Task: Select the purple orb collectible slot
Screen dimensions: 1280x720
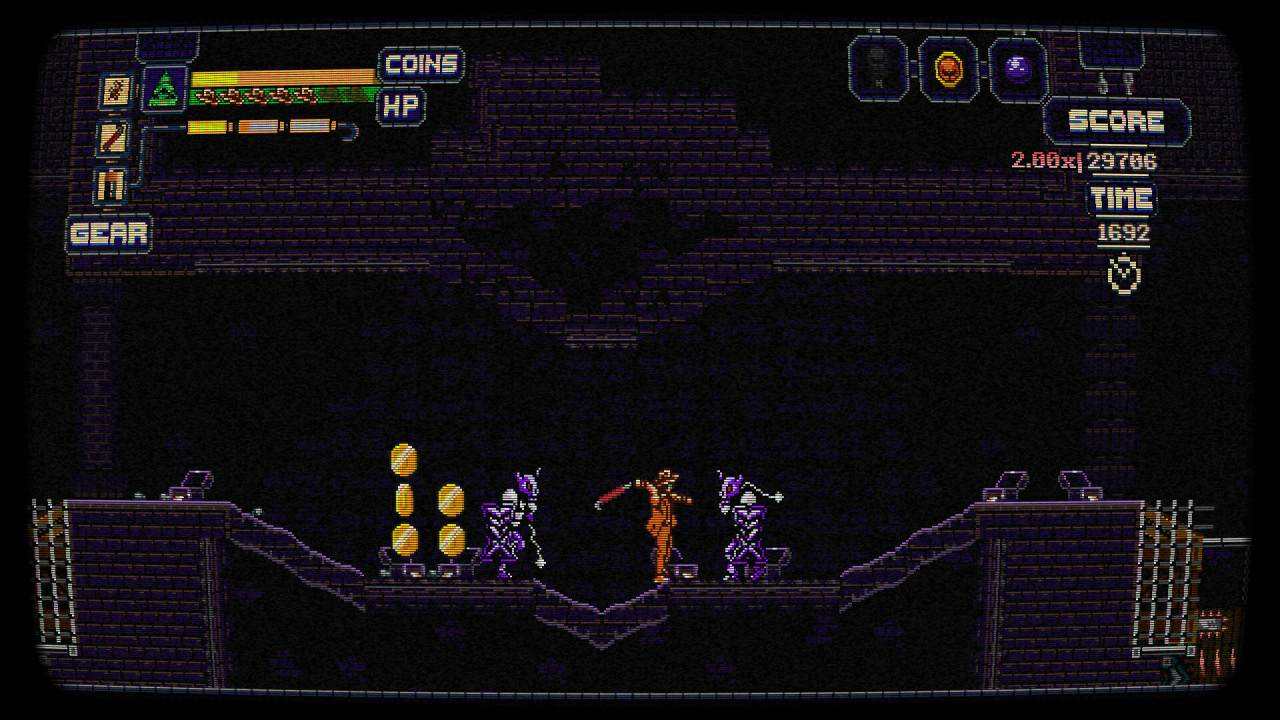Action: coord(1018,68)
